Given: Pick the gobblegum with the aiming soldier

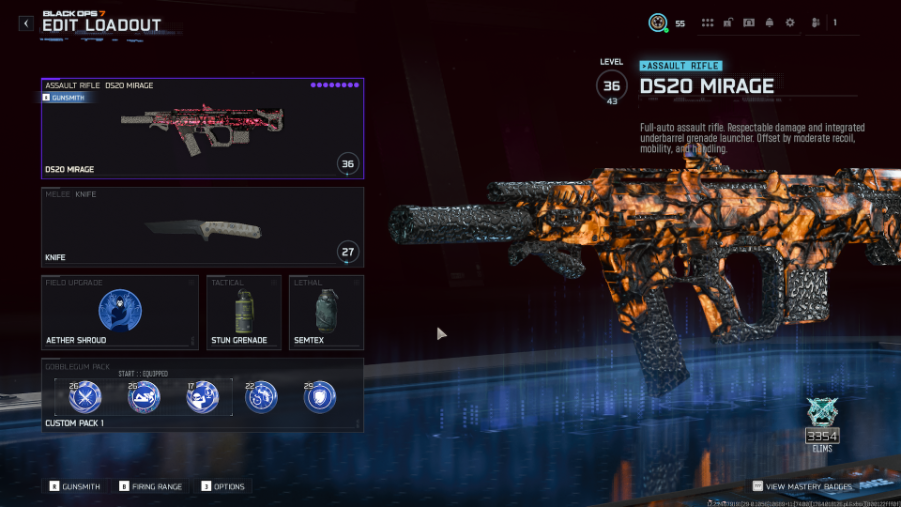Looking at the screenshot, I should coord(202,398).
